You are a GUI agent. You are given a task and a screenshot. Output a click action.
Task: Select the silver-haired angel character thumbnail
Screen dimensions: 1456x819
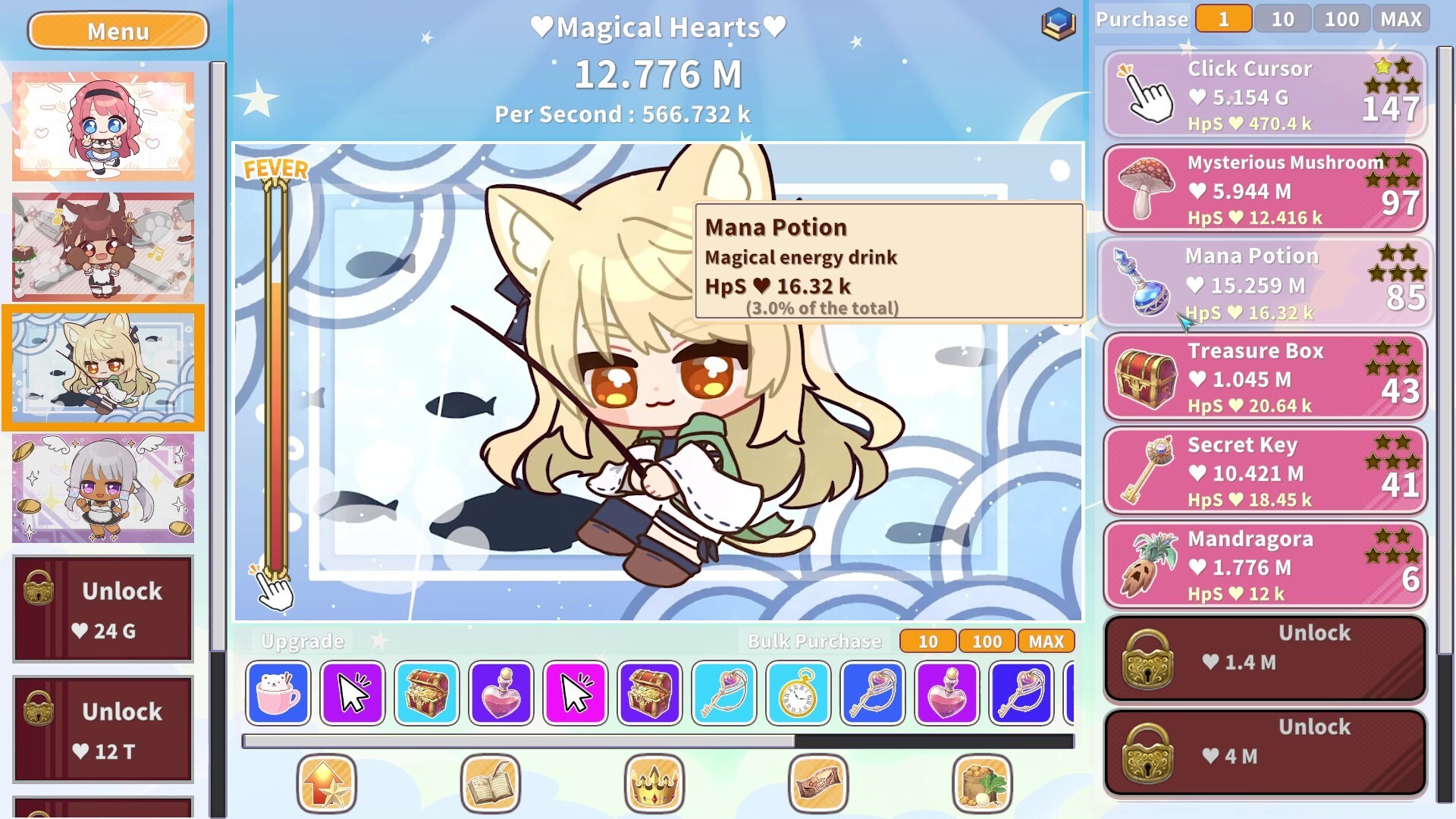[103, 488]
